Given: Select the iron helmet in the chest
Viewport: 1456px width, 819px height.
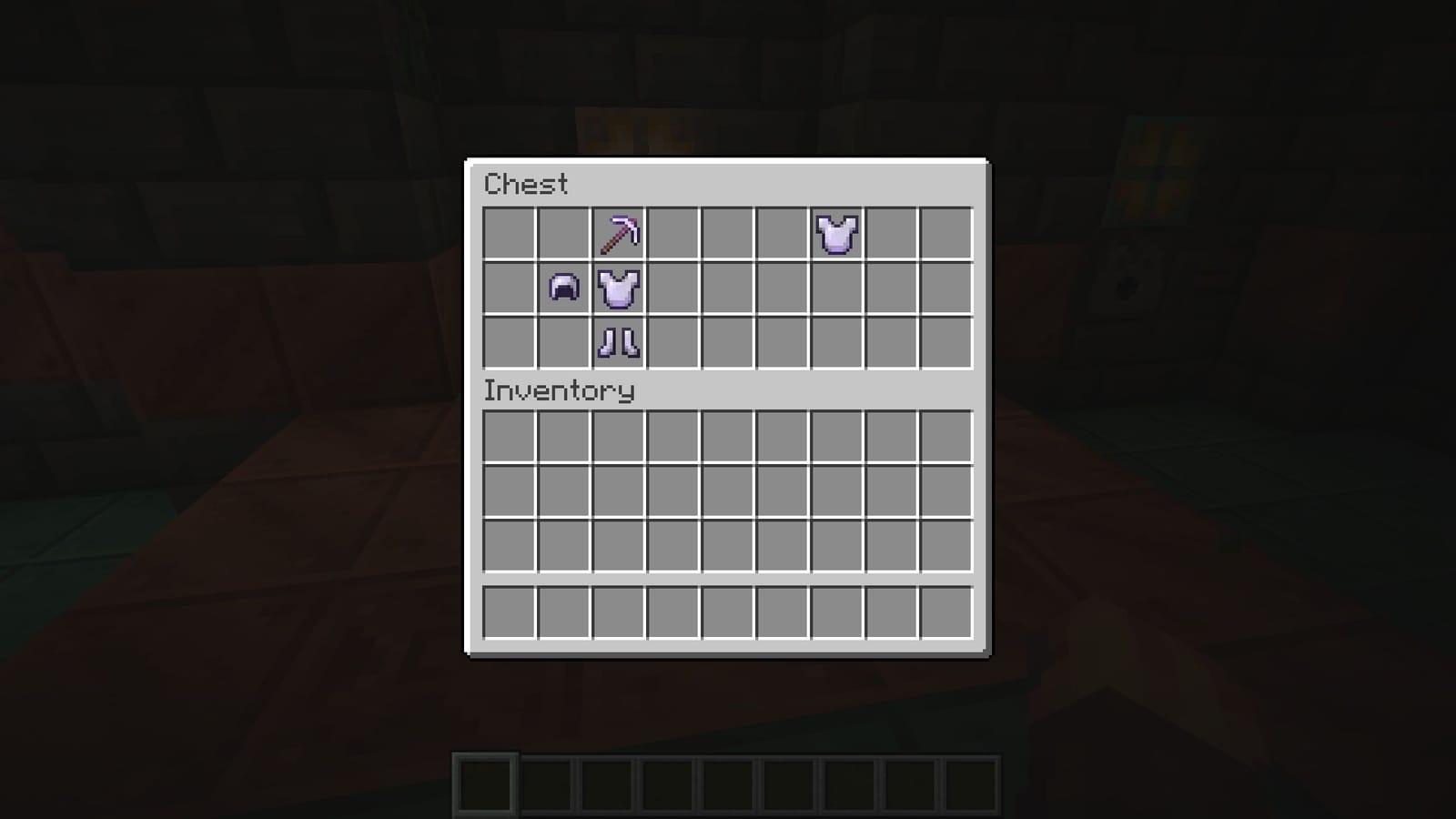Looking at the screenshot, I should pyautogui.click(x=564, y=289).
